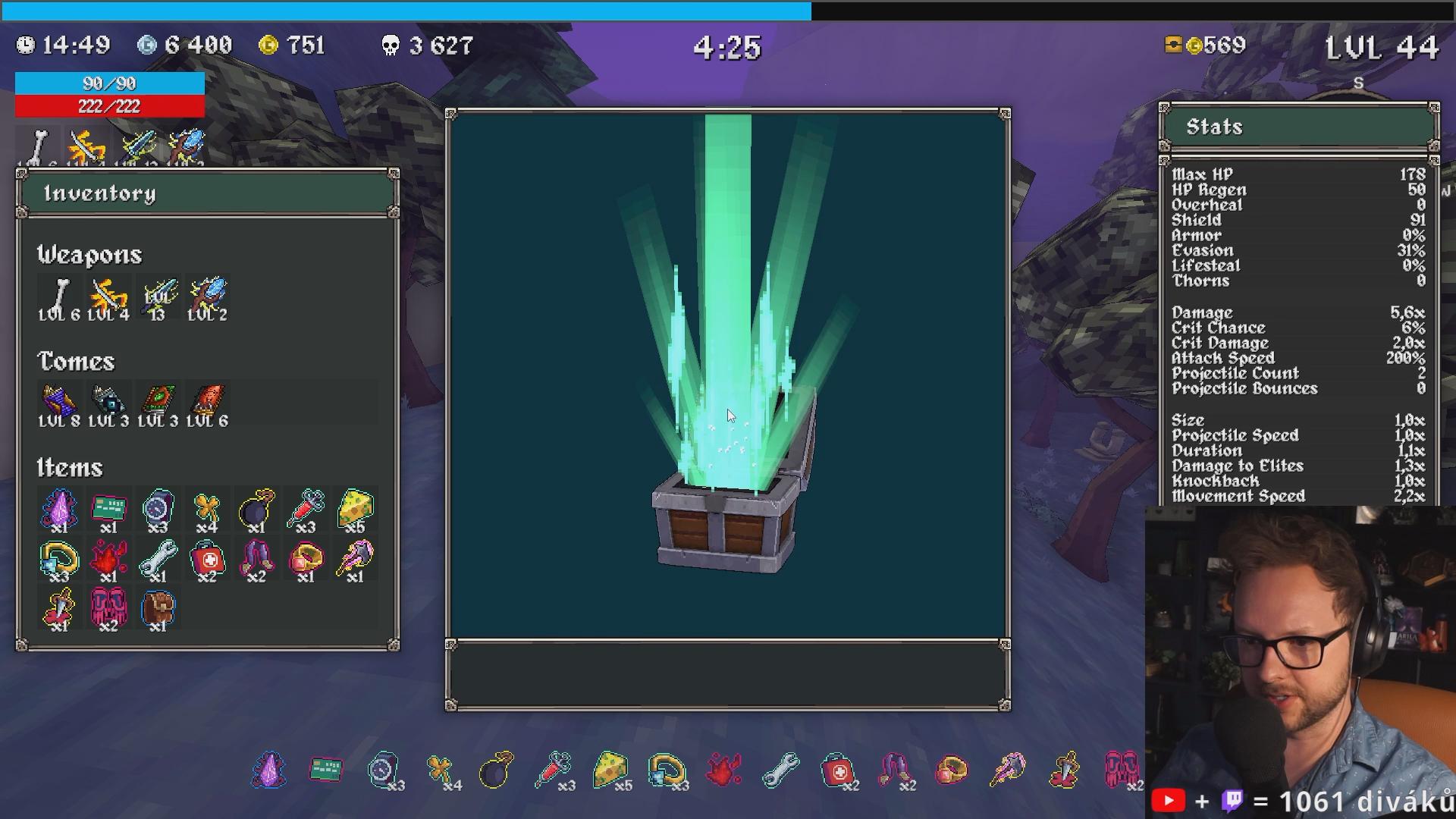Screen dimensions: 1456x819
Task: Select the brown backpack item in Inventory
Action: coord(158,607)
